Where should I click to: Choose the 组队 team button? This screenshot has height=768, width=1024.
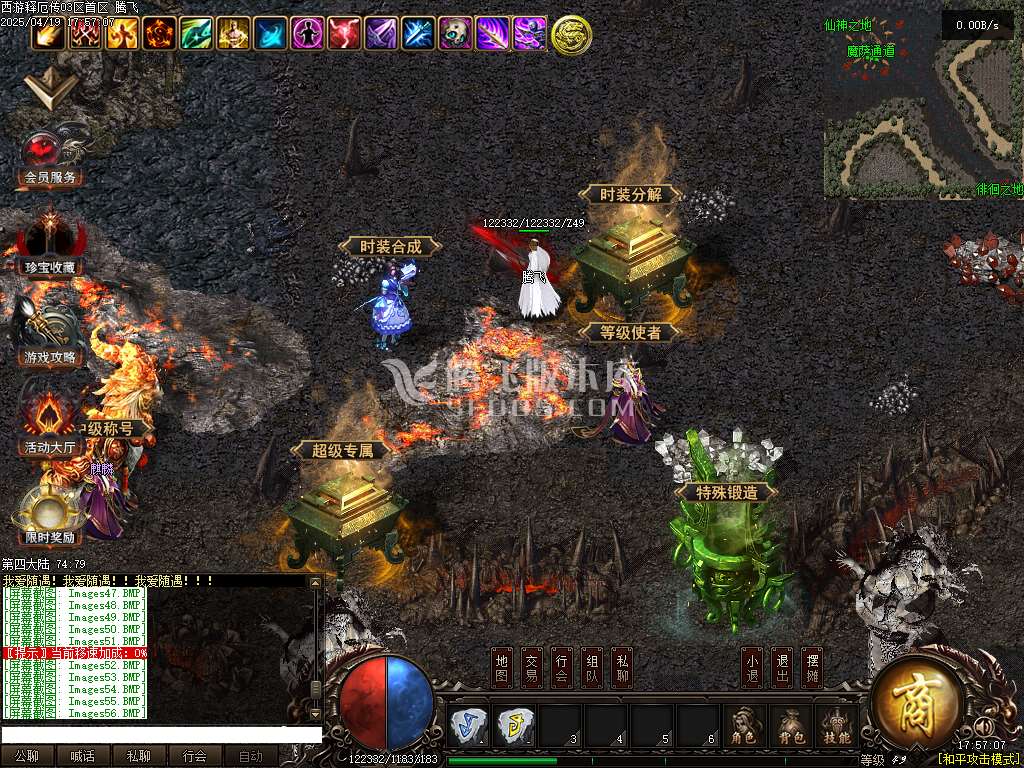593,667
